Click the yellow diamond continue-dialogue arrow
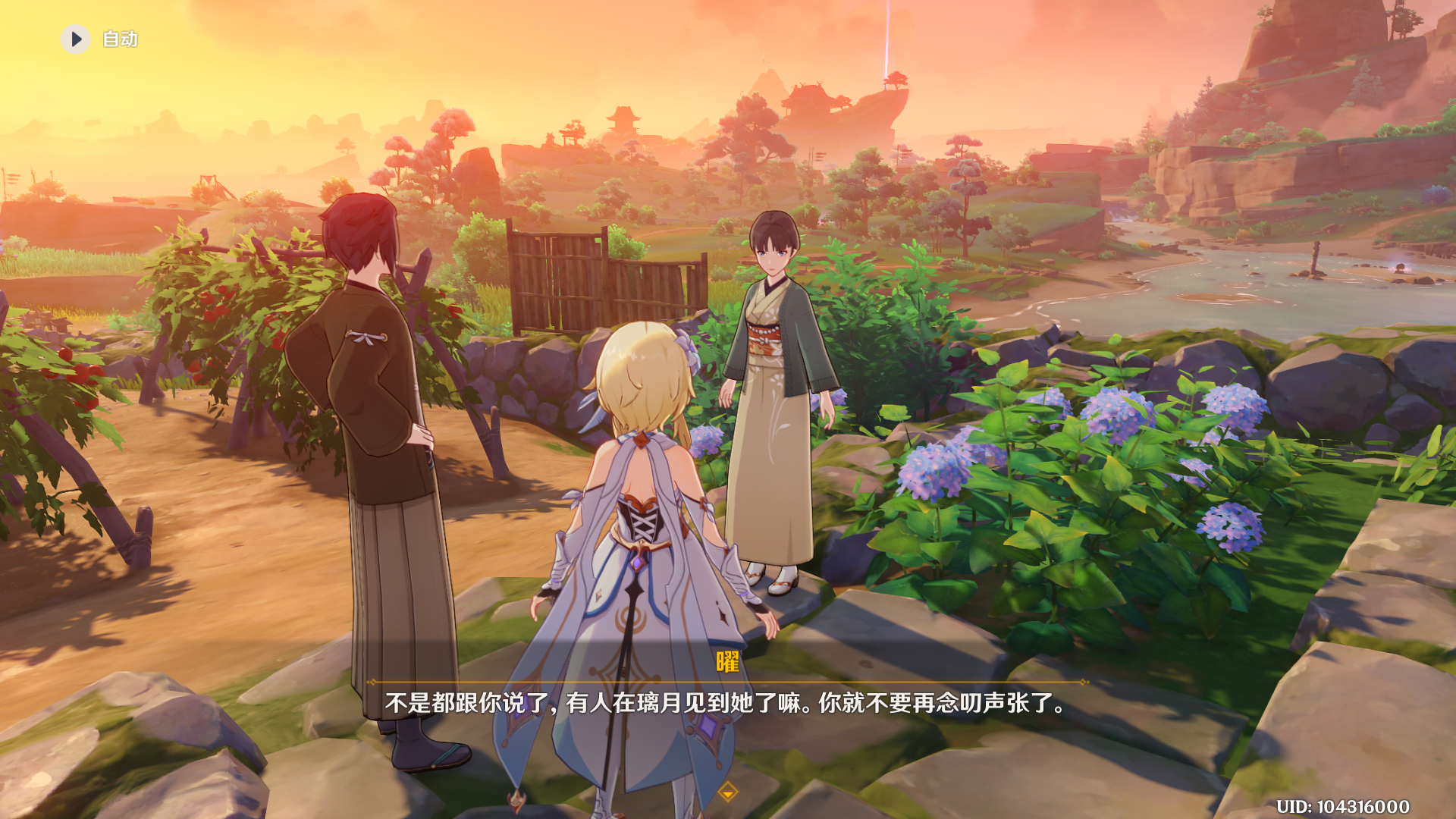The height and width of the screenshot is (819, 1456). pyautogui.click(x=728, y=792)
